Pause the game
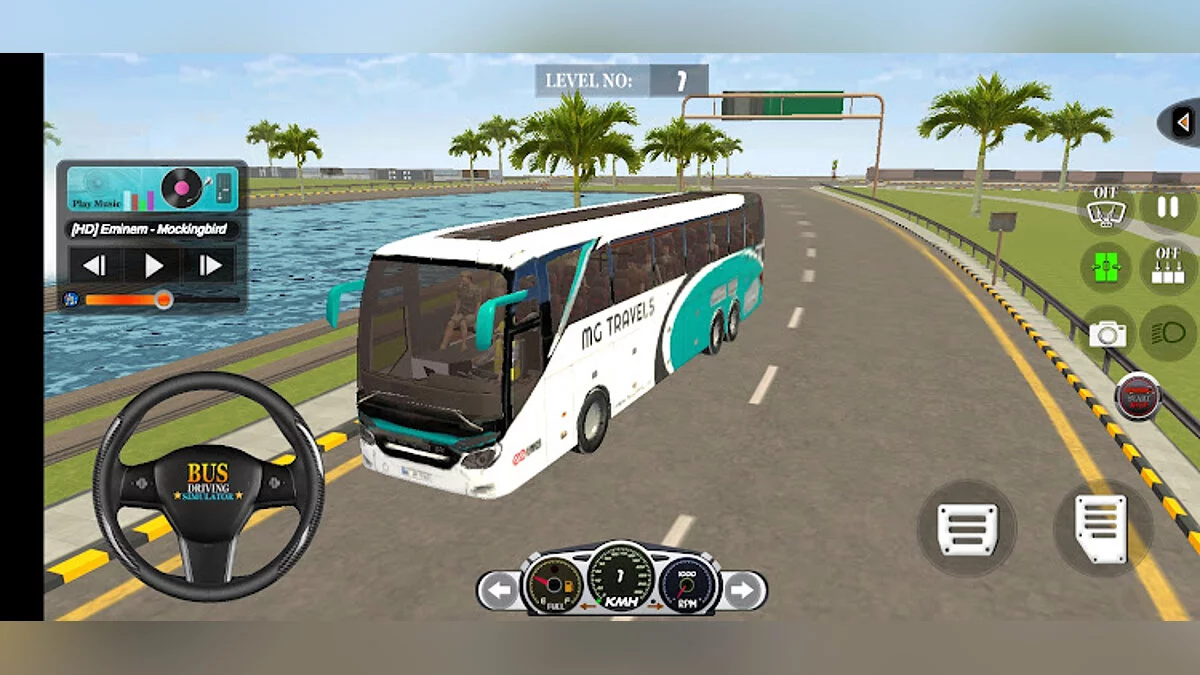Viewport: 1200px width, 675px height. tap(1167, 208)
